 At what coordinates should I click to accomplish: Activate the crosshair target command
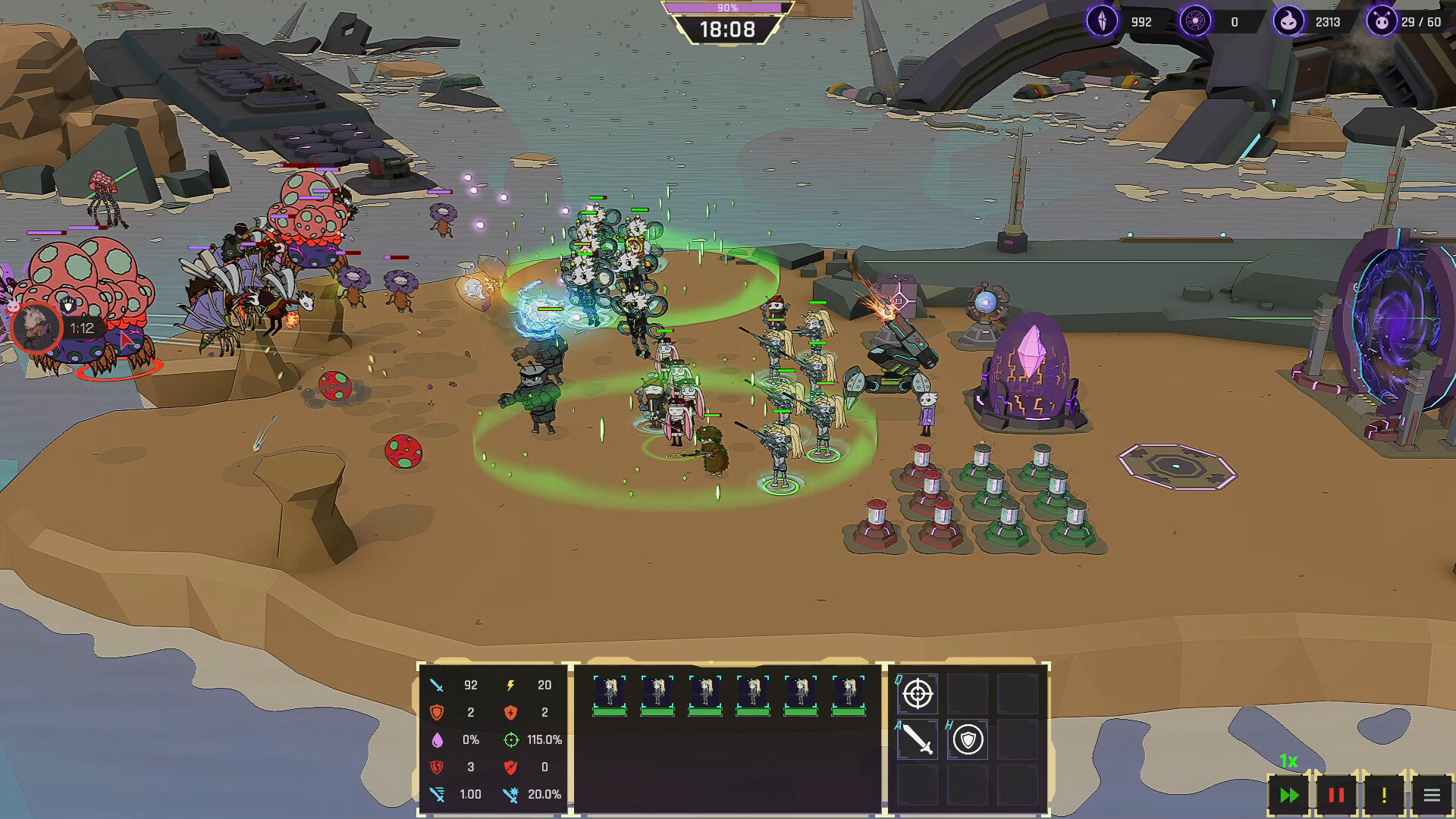coord(918,693)
